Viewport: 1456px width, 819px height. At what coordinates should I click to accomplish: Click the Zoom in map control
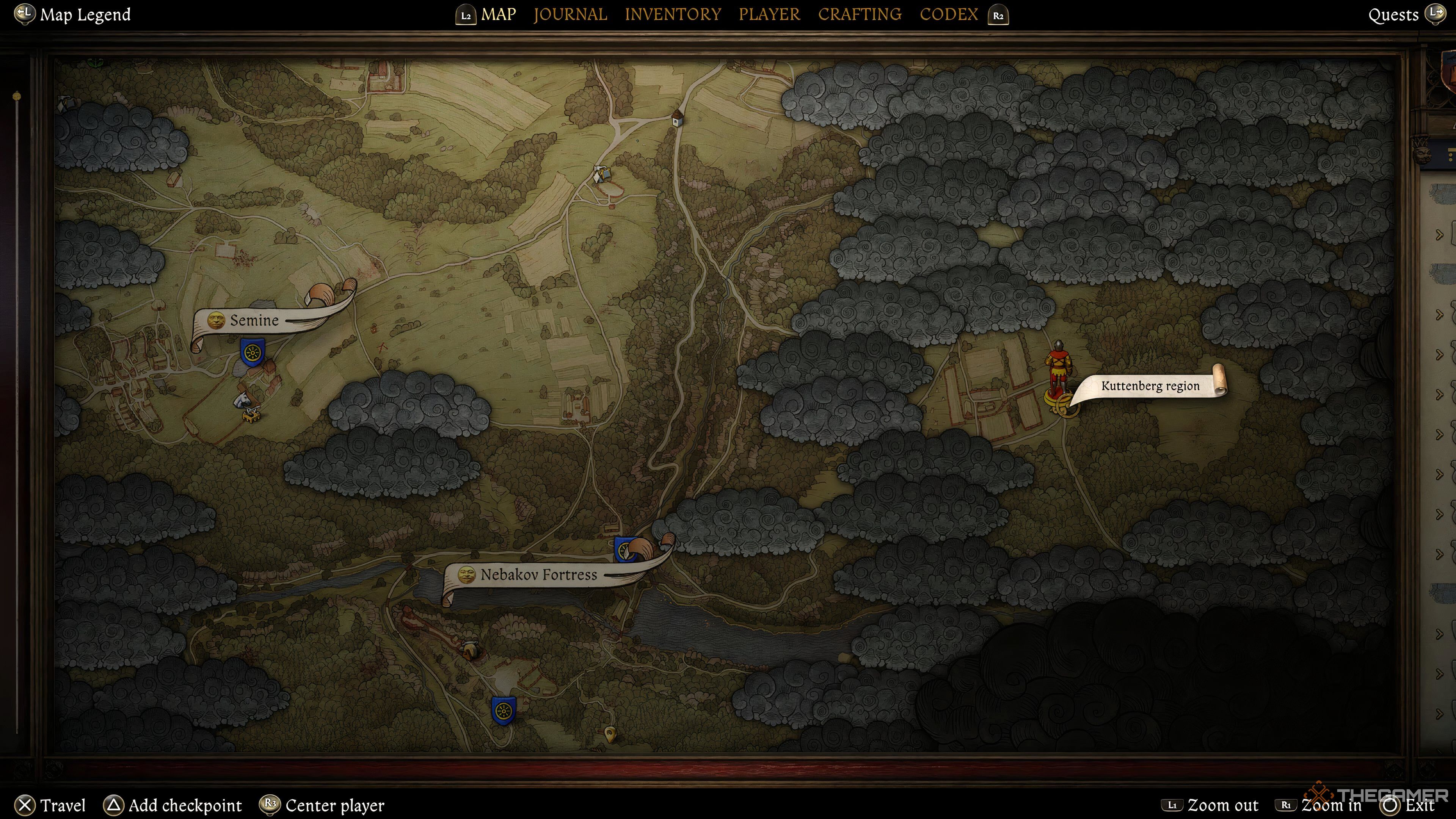[1331, 805]
